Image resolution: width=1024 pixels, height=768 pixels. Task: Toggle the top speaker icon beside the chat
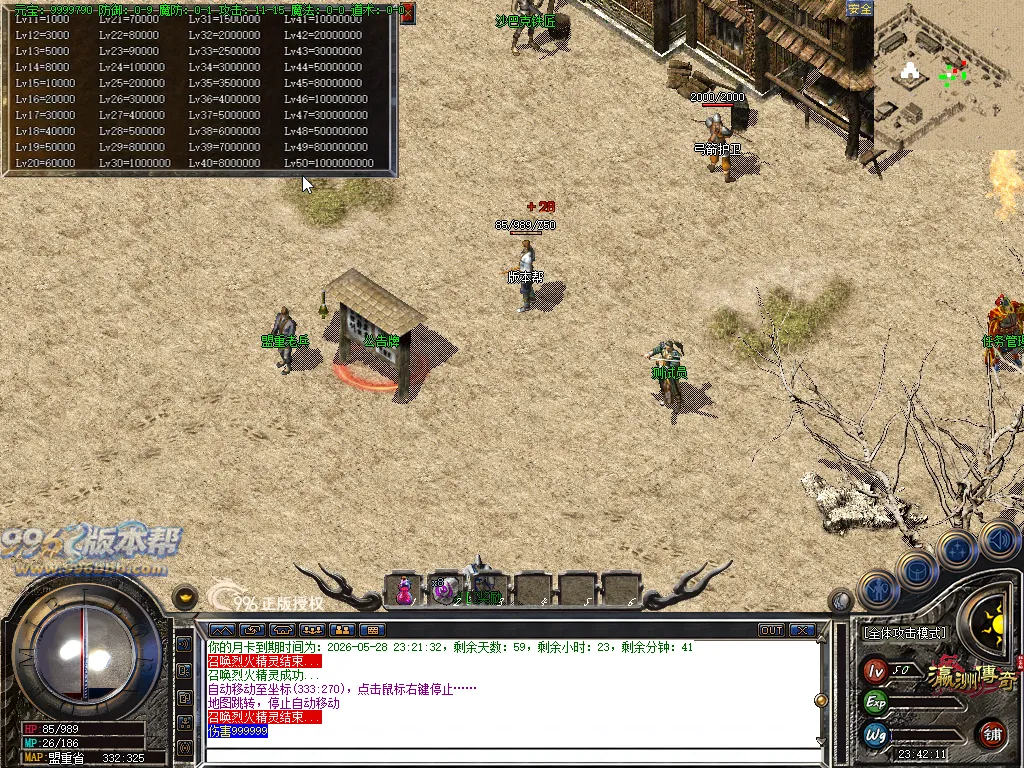184,645
